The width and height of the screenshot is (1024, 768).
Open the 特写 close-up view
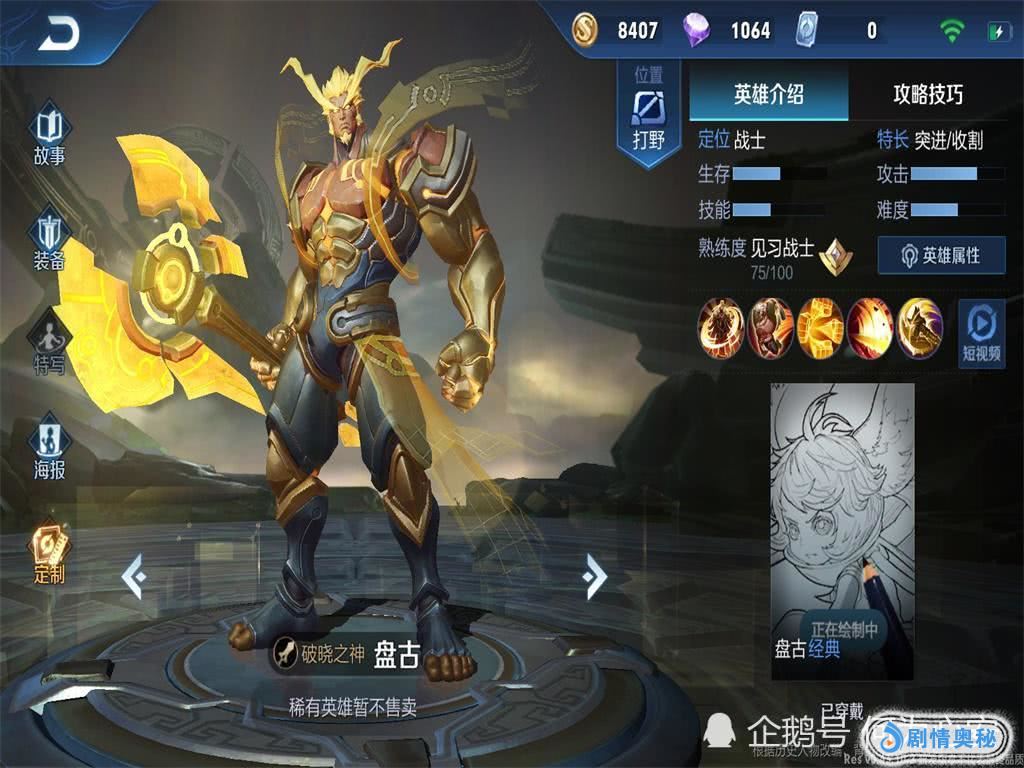coord(49,345)
